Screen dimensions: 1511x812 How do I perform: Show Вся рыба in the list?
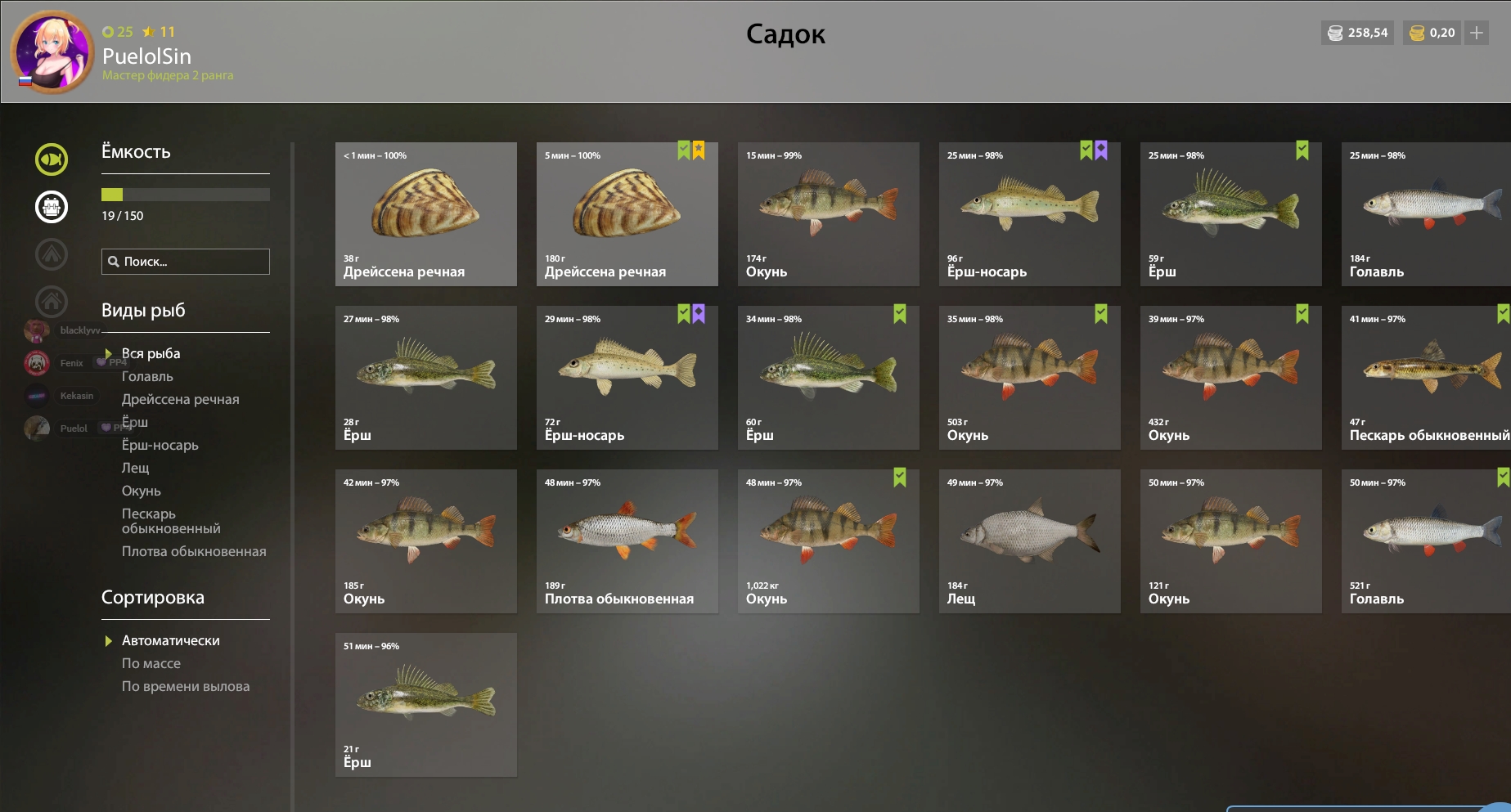(x=151, y=353)
